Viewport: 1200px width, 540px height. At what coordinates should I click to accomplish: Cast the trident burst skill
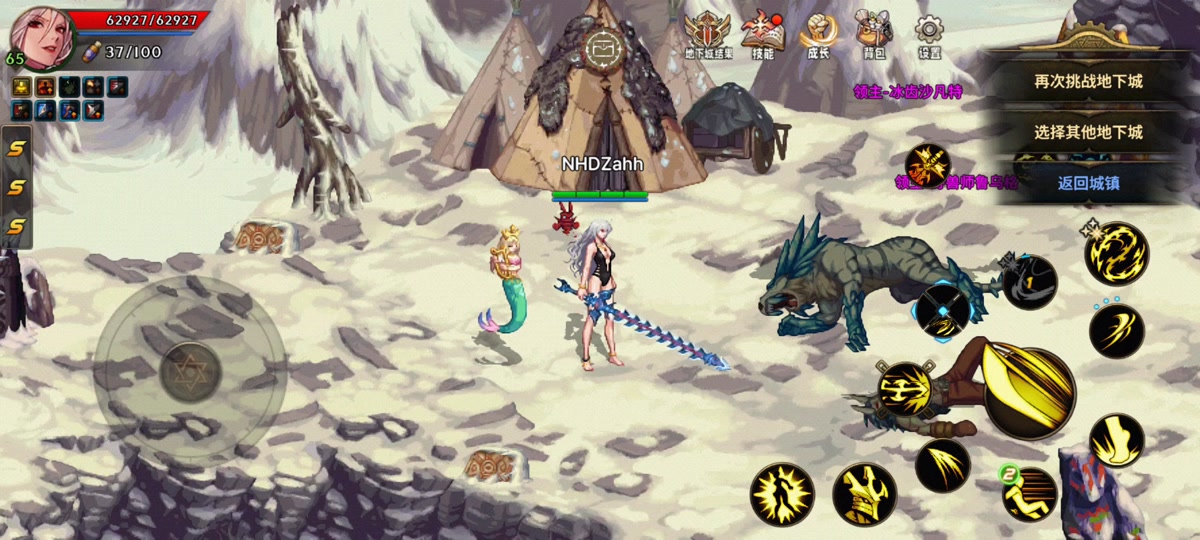[904, 388]
